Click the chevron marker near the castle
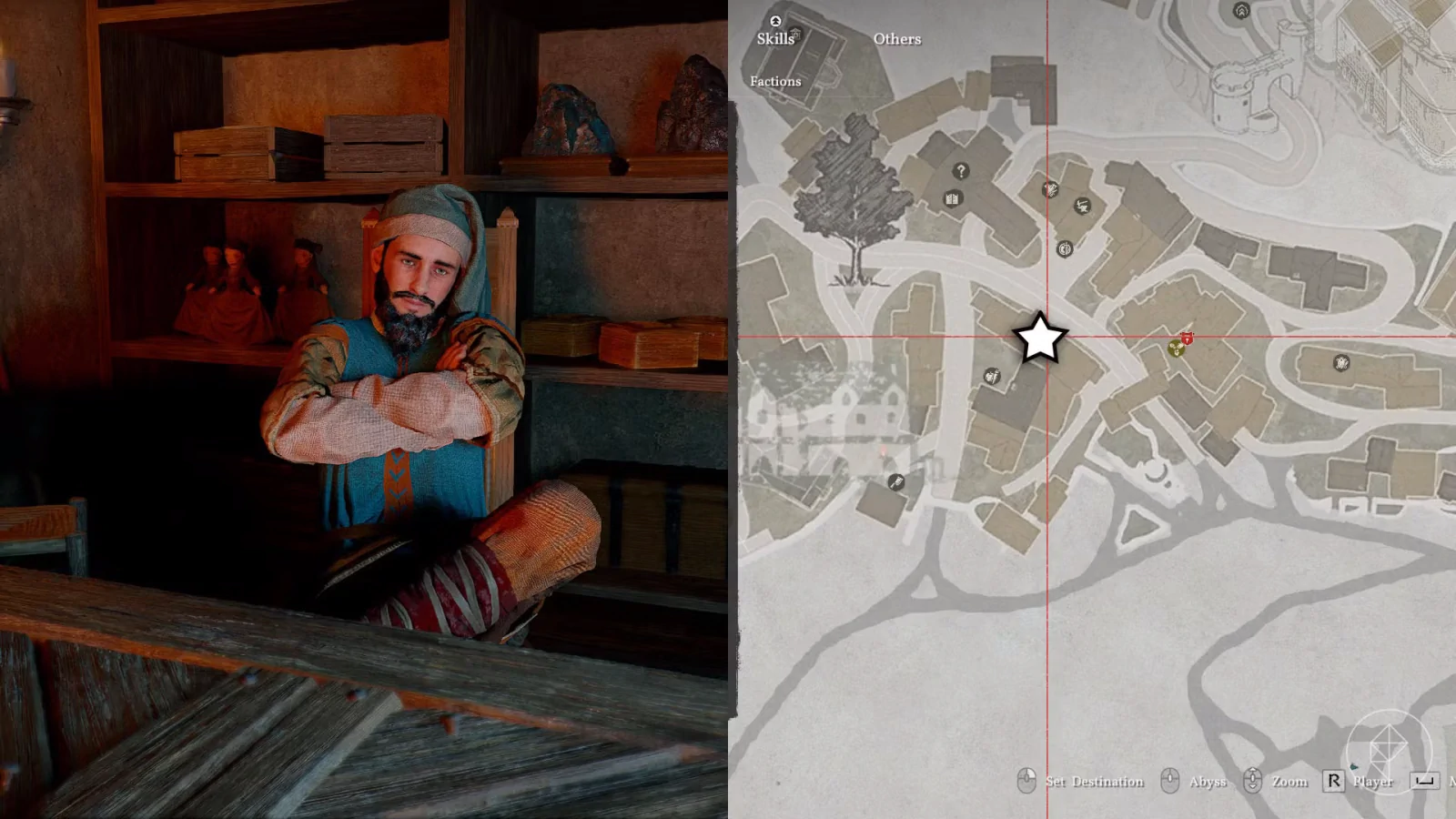The height and width of the screenshot is (819, 1456). 1241,11
